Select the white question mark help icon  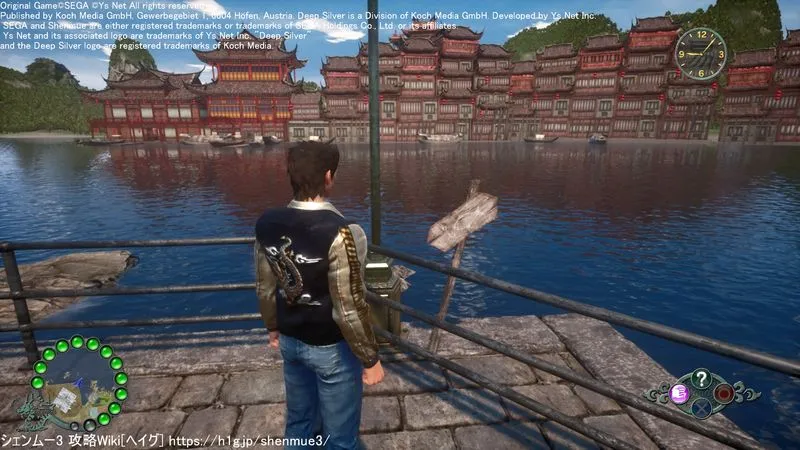point(701,377)
